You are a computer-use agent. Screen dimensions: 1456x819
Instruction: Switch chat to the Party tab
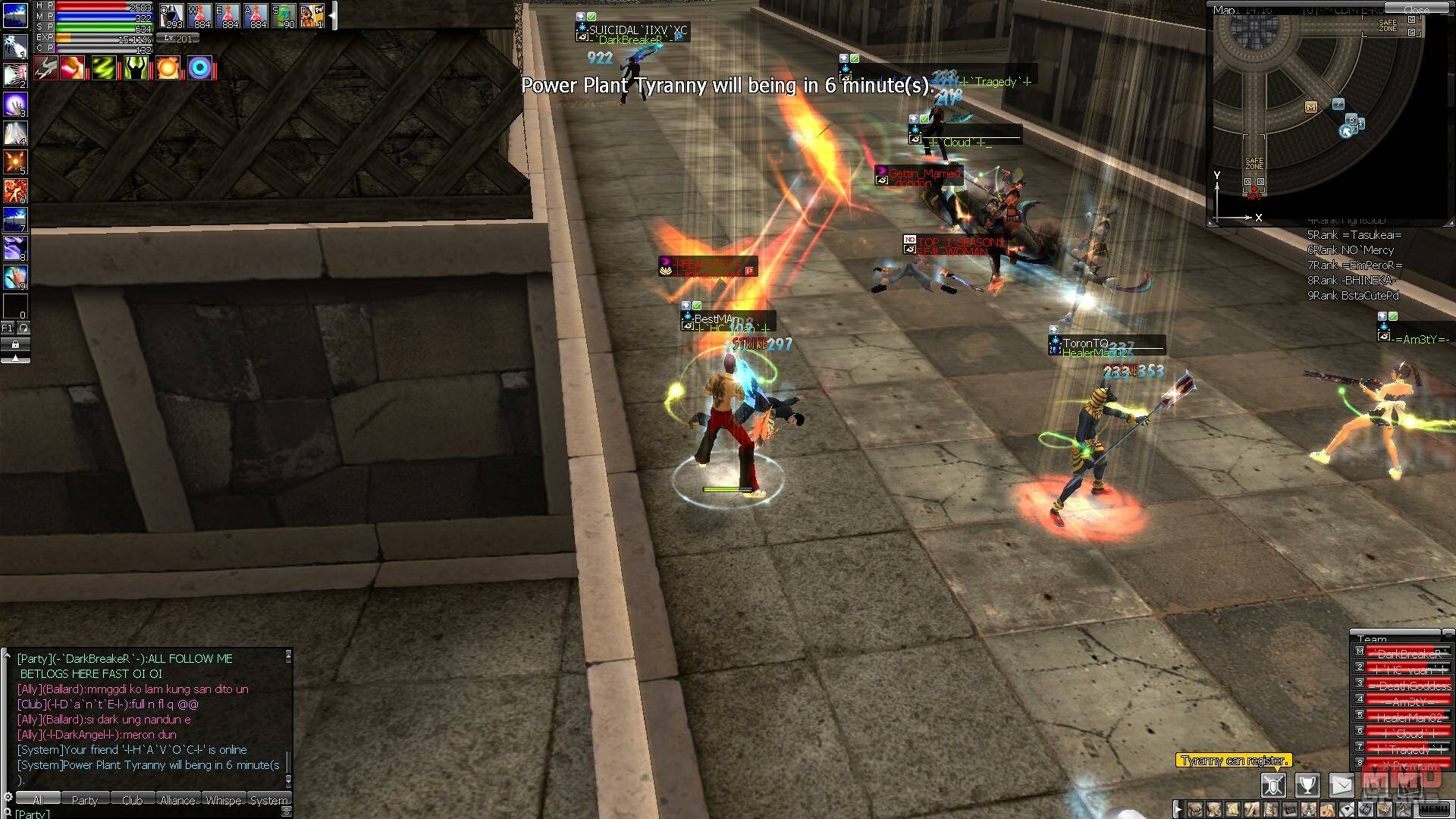pos(84,800)
